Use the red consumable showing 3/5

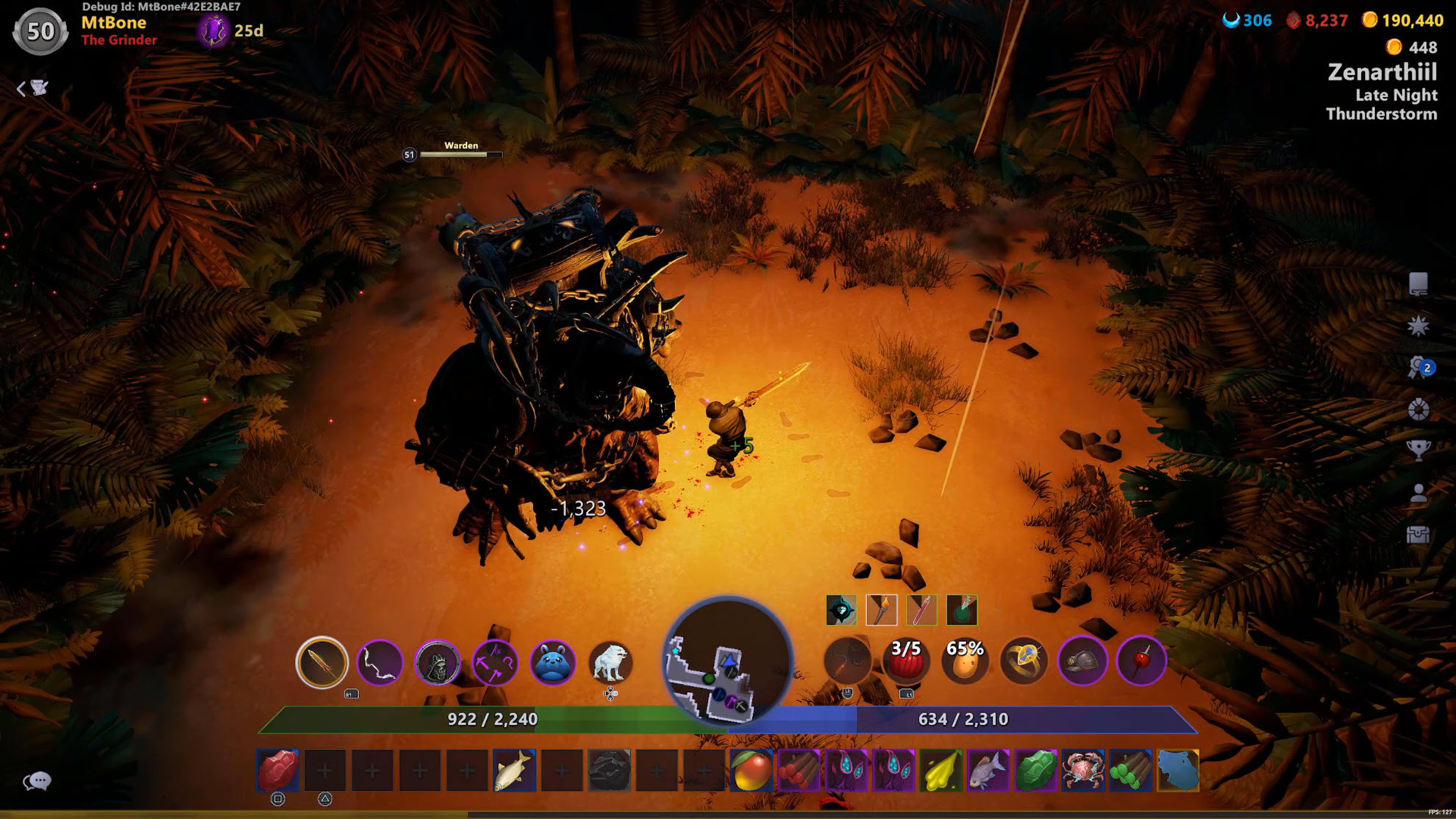[906, 661]
